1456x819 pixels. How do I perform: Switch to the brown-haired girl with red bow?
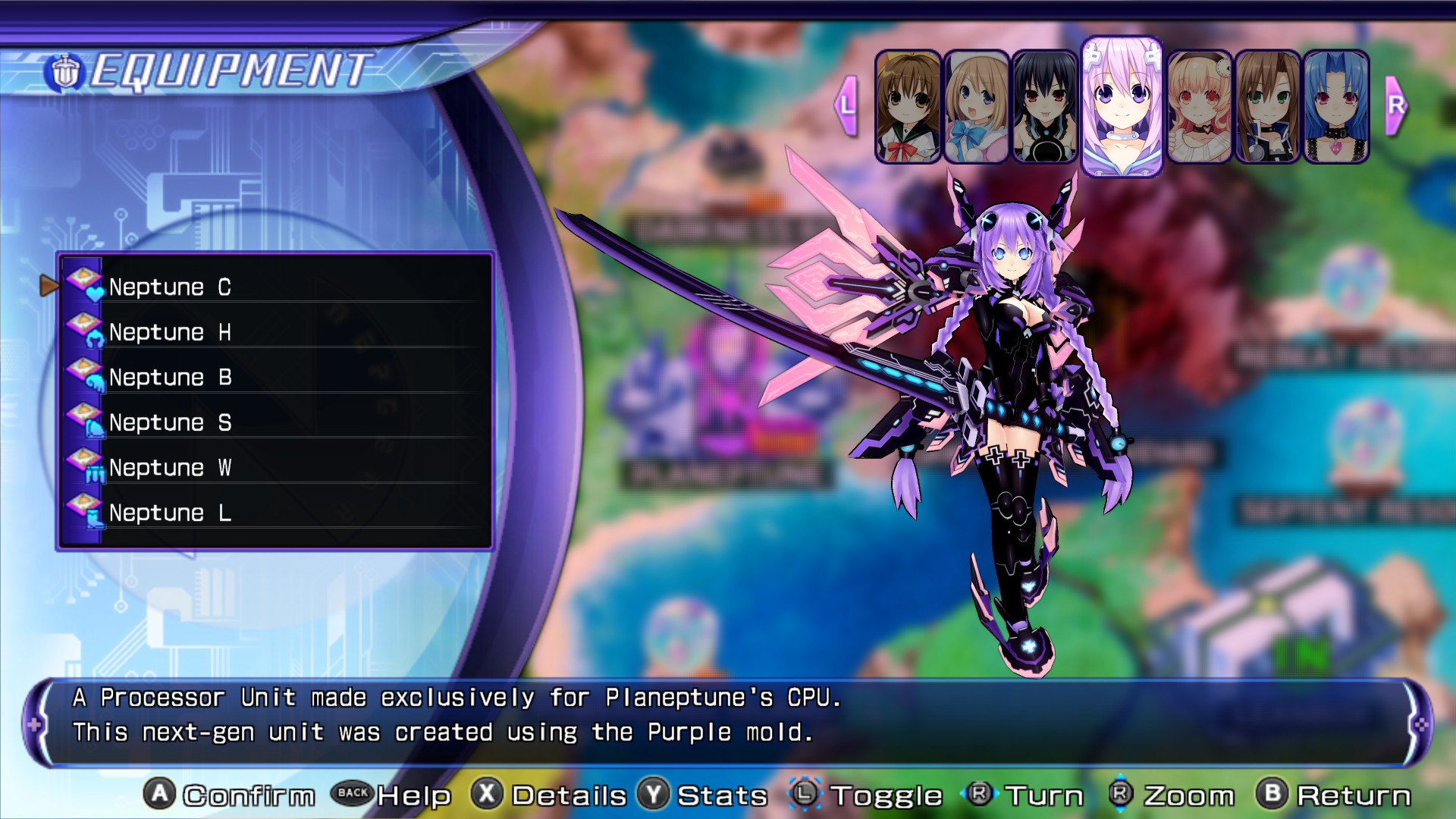point(908,107)
